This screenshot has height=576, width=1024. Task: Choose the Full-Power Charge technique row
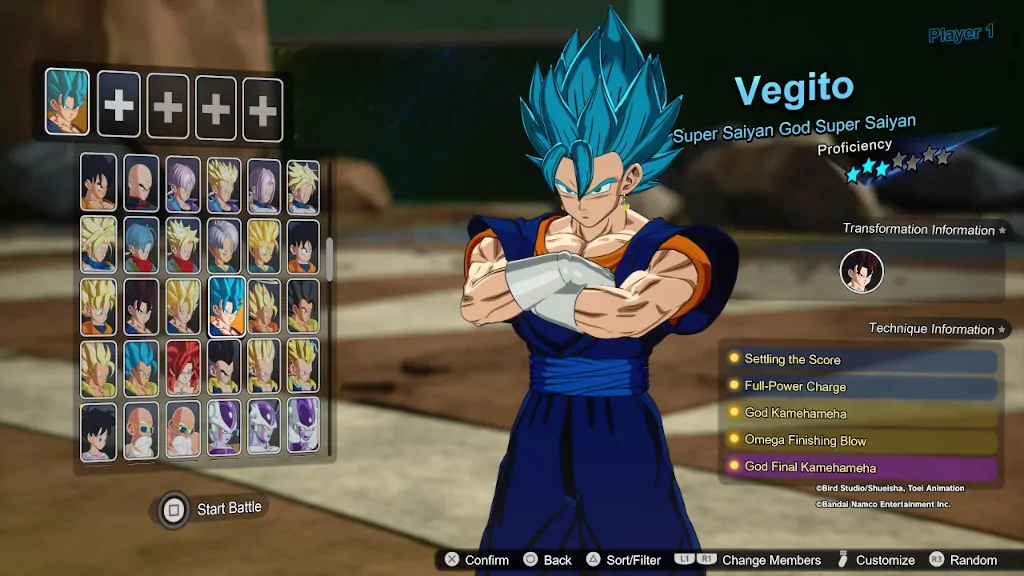point(860,387)
